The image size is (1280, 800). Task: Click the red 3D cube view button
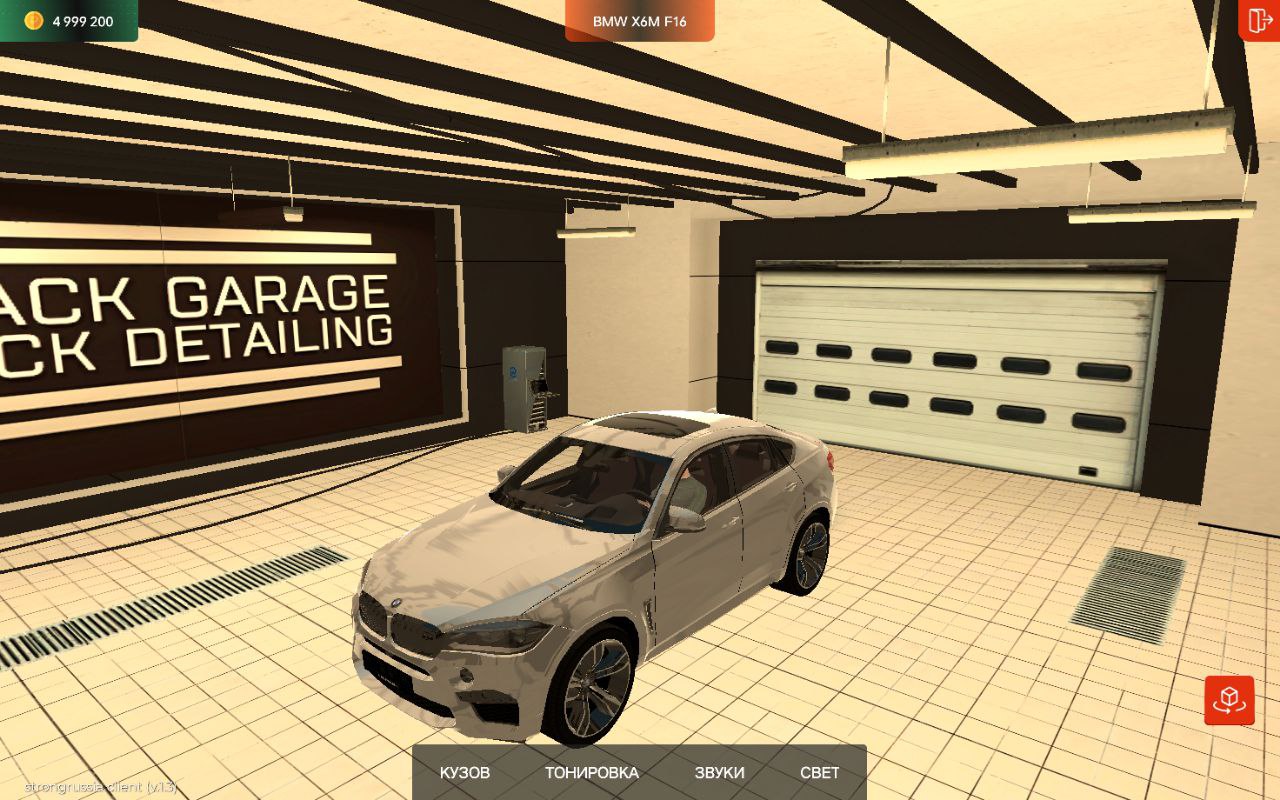point(1229,700)
